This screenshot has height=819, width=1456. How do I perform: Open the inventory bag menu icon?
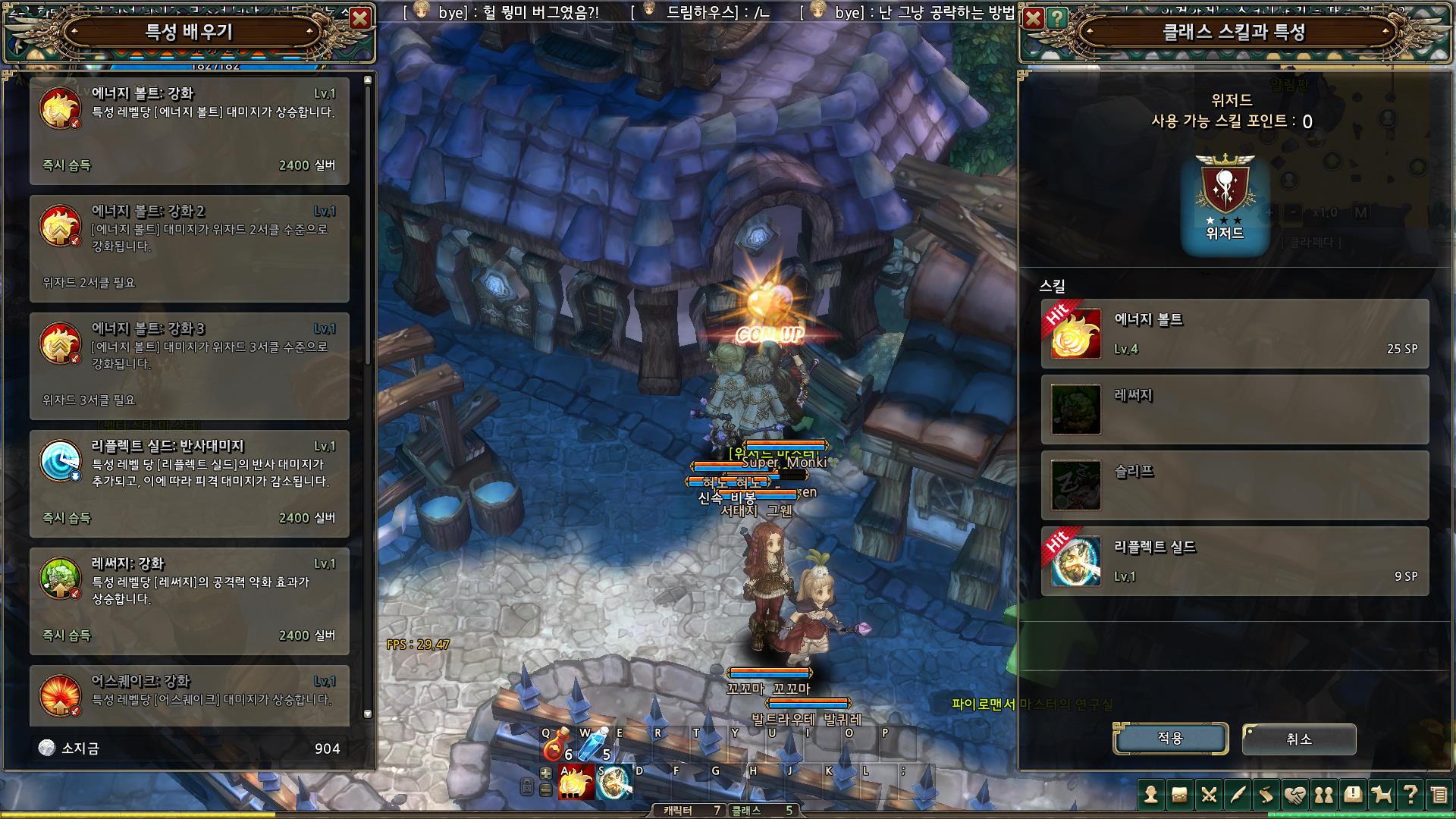pyautogui.click(x=1179, y=795)
